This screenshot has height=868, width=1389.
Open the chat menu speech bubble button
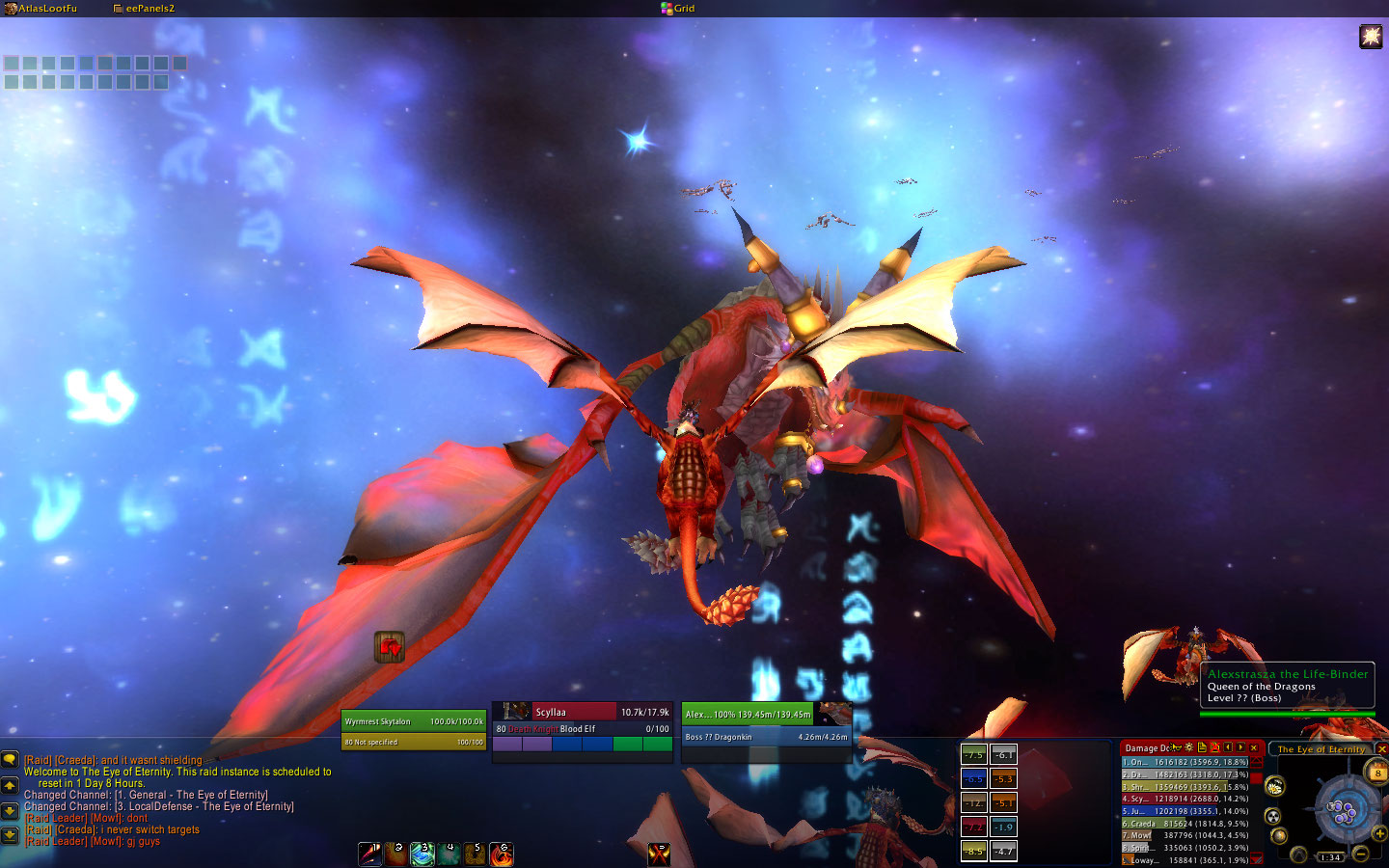pos(10,760)
